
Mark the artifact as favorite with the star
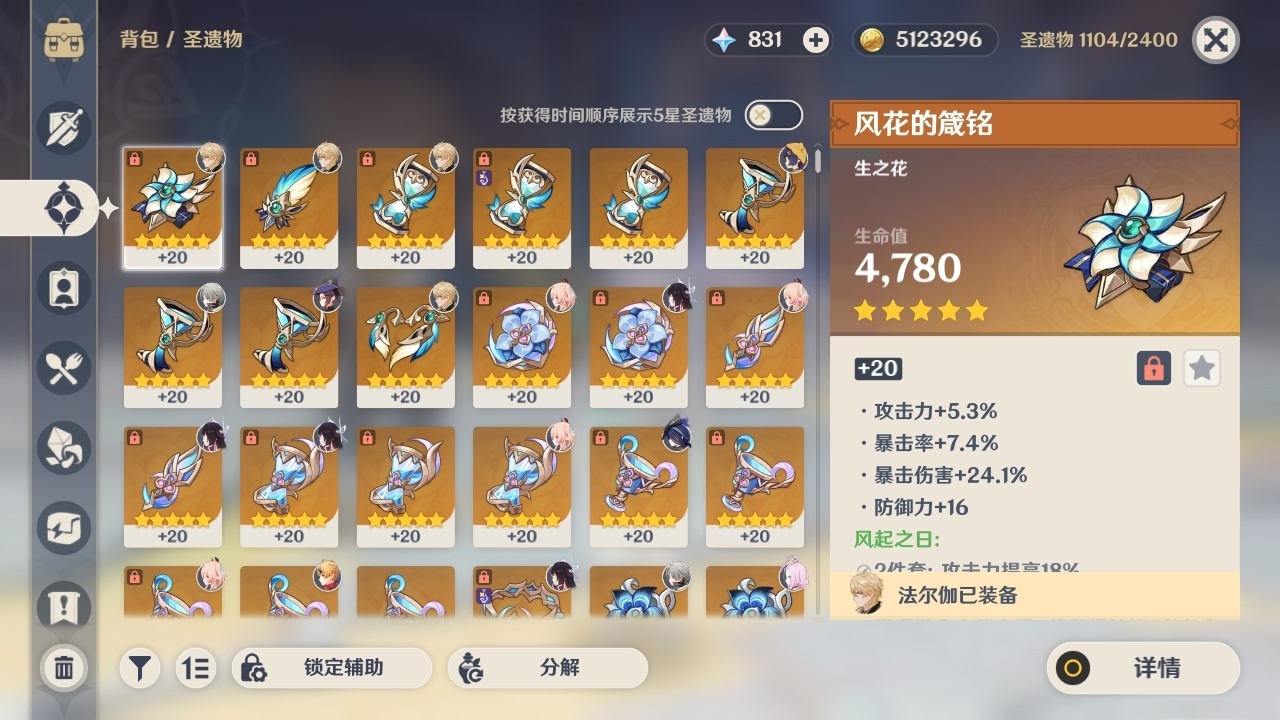click(1201, 368)
